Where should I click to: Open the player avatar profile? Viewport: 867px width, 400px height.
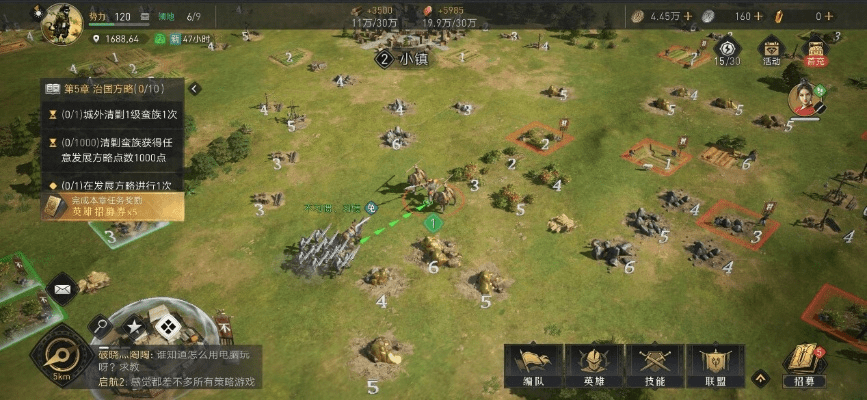point(60,22)
